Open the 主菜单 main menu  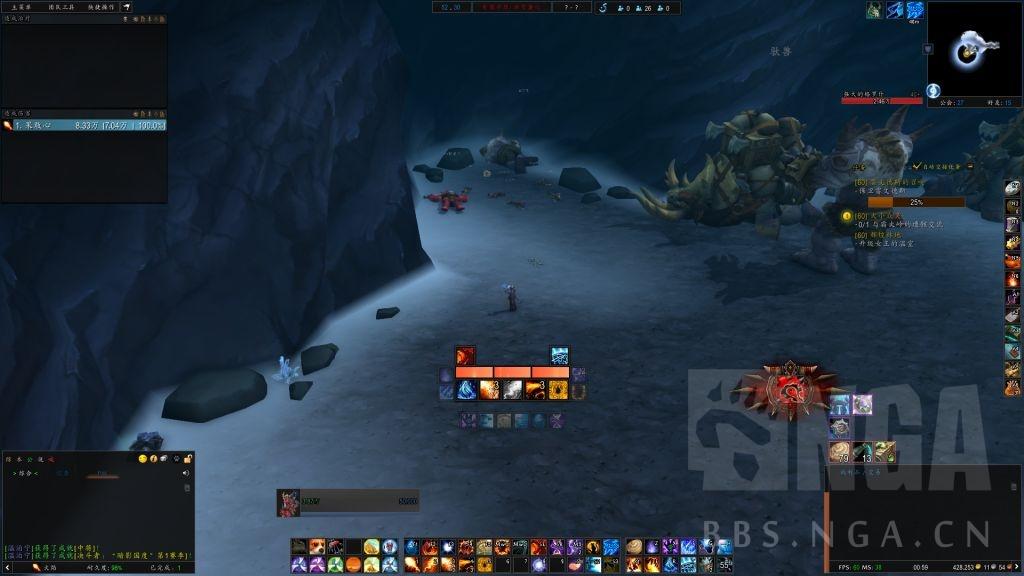point(20,7)
